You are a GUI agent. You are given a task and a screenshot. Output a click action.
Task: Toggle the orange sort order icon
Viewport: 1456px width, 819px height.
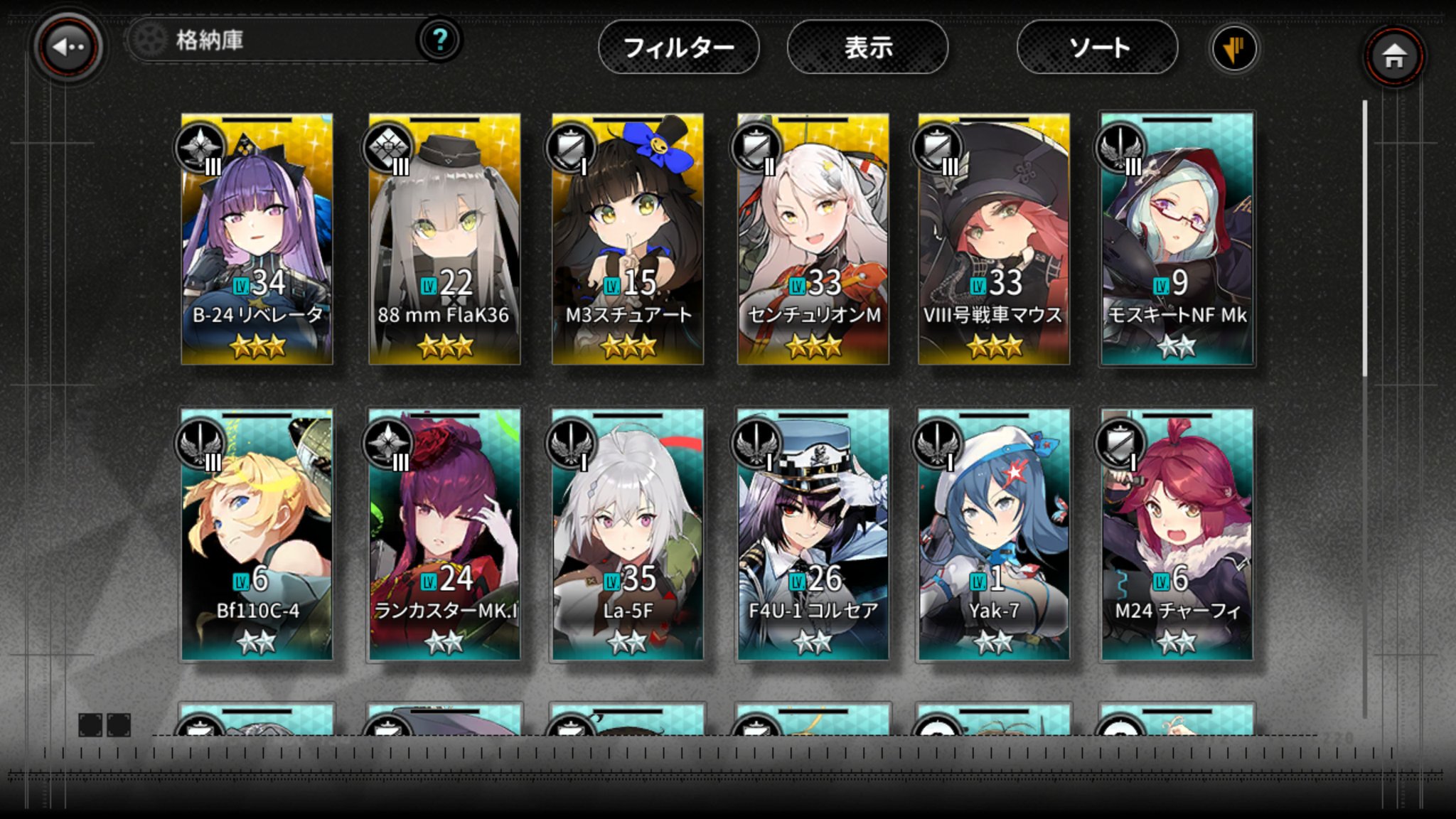[1233, 48]
